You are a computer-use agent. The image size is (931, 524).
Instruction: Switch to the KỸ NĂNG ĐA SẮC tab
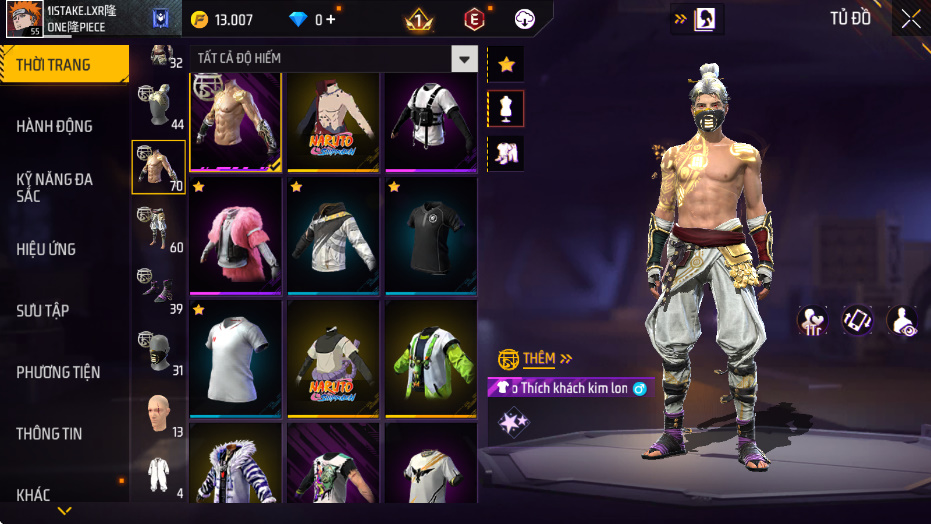coord(55,187)
